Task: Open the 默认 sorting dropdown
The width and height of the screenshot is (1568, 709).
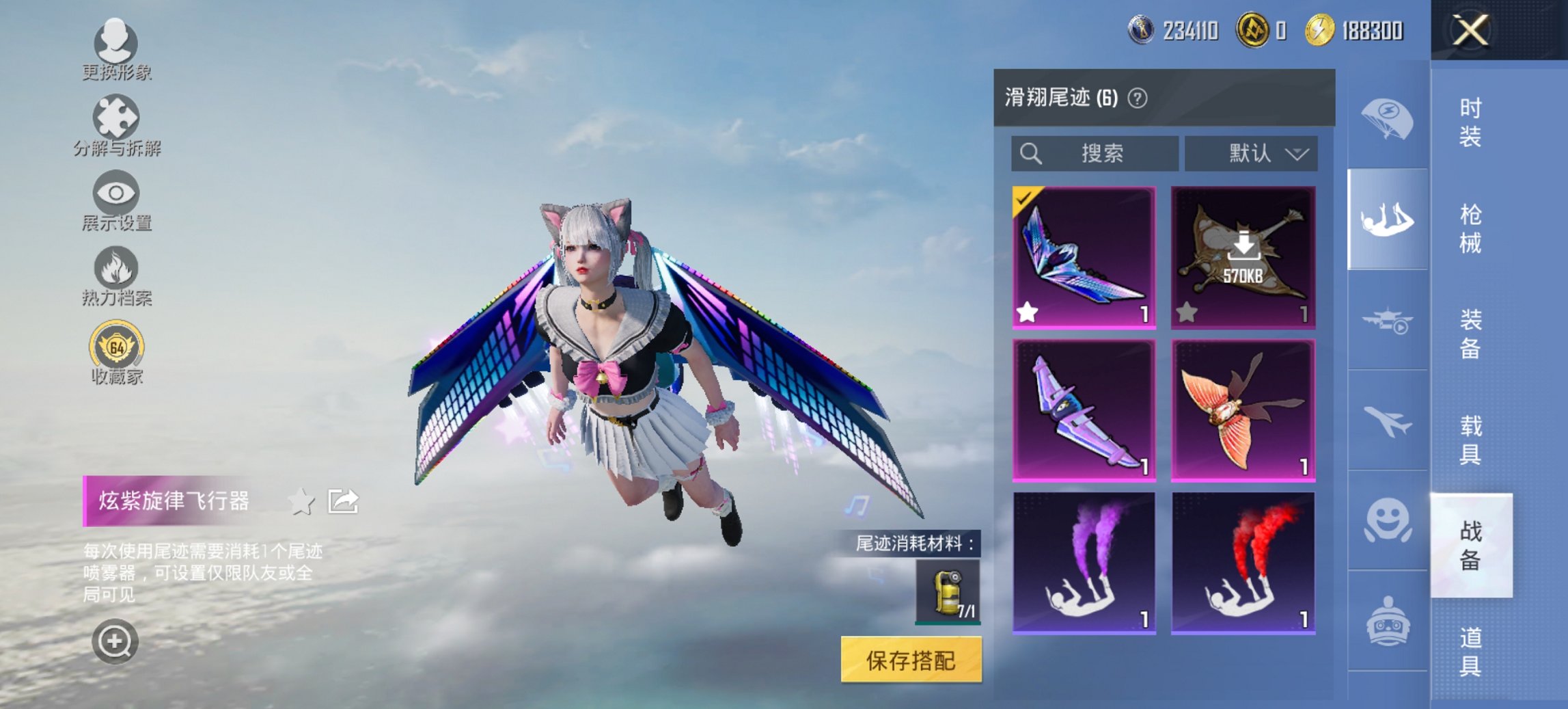Action: point(1256,153)
